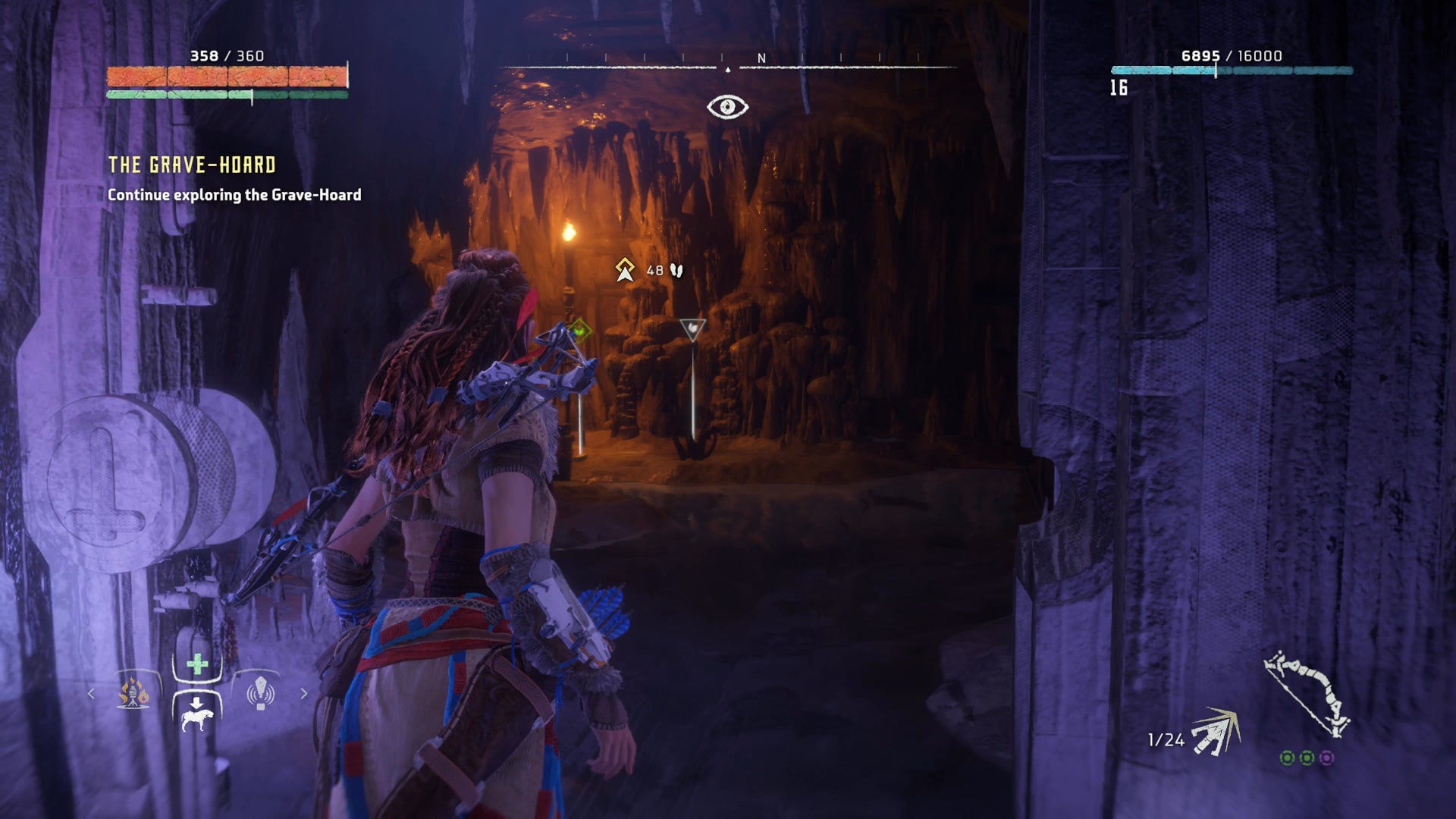Activate the call mount tool slot

coord(197,714)
